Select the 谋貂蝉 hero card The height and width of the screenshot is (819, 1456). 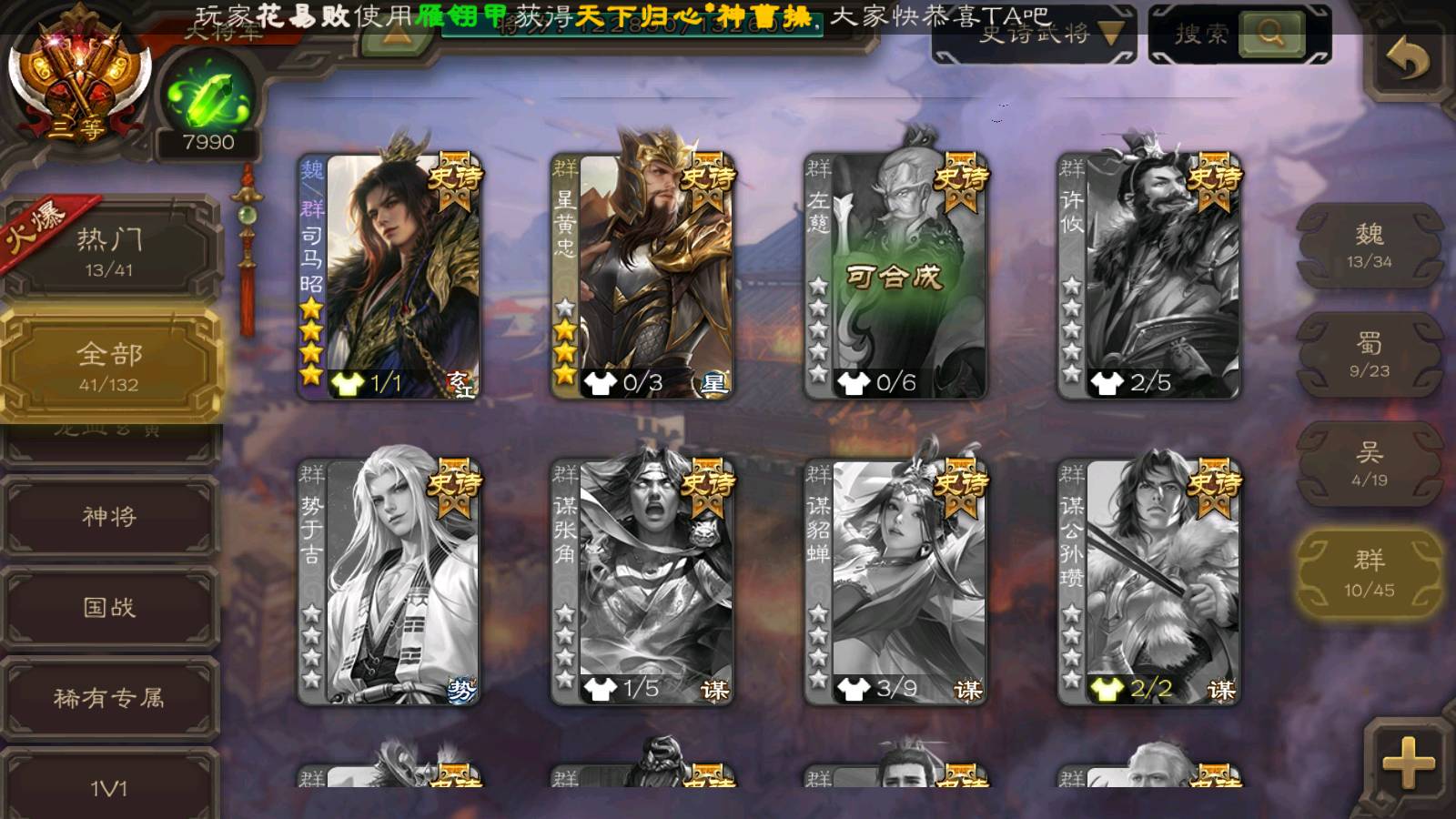895,582
